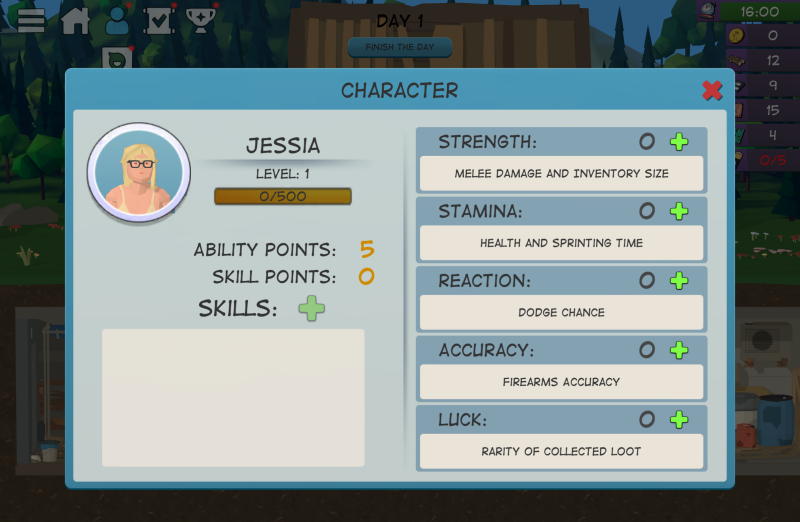Image resolution: width=800 pixels, height=522 pixels.
Task: Select the character profile icon
Action: 118,20
